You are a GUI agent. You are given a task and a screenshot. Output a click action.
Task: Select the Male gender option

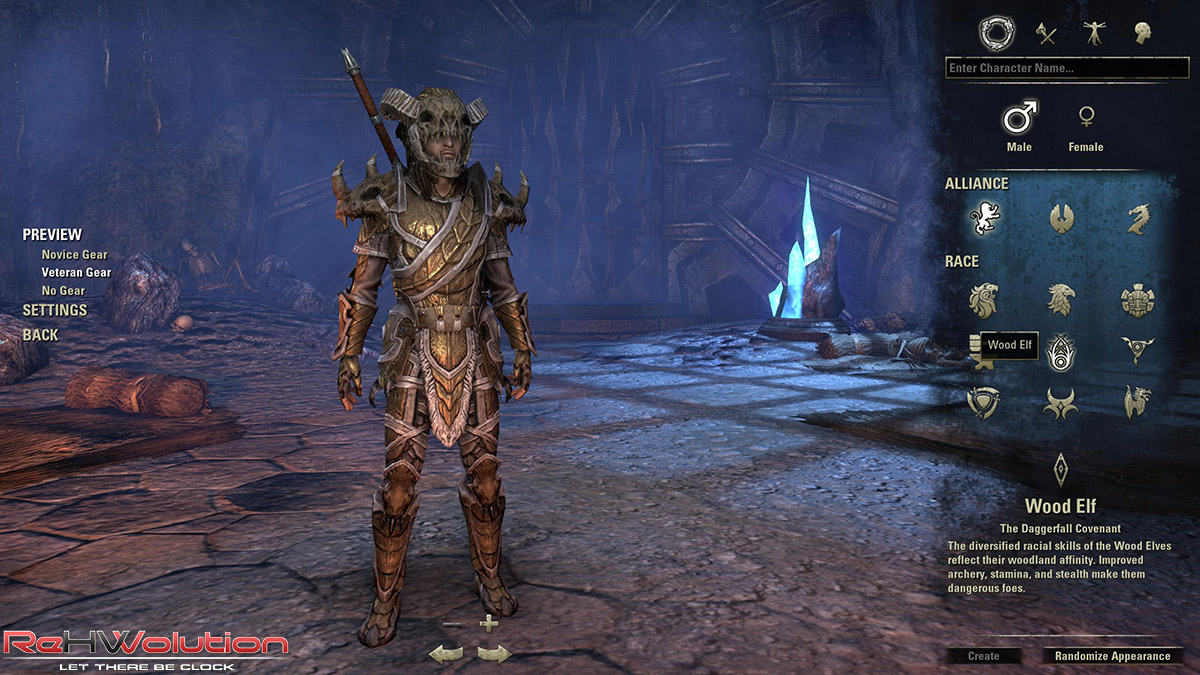point(1019,127)
